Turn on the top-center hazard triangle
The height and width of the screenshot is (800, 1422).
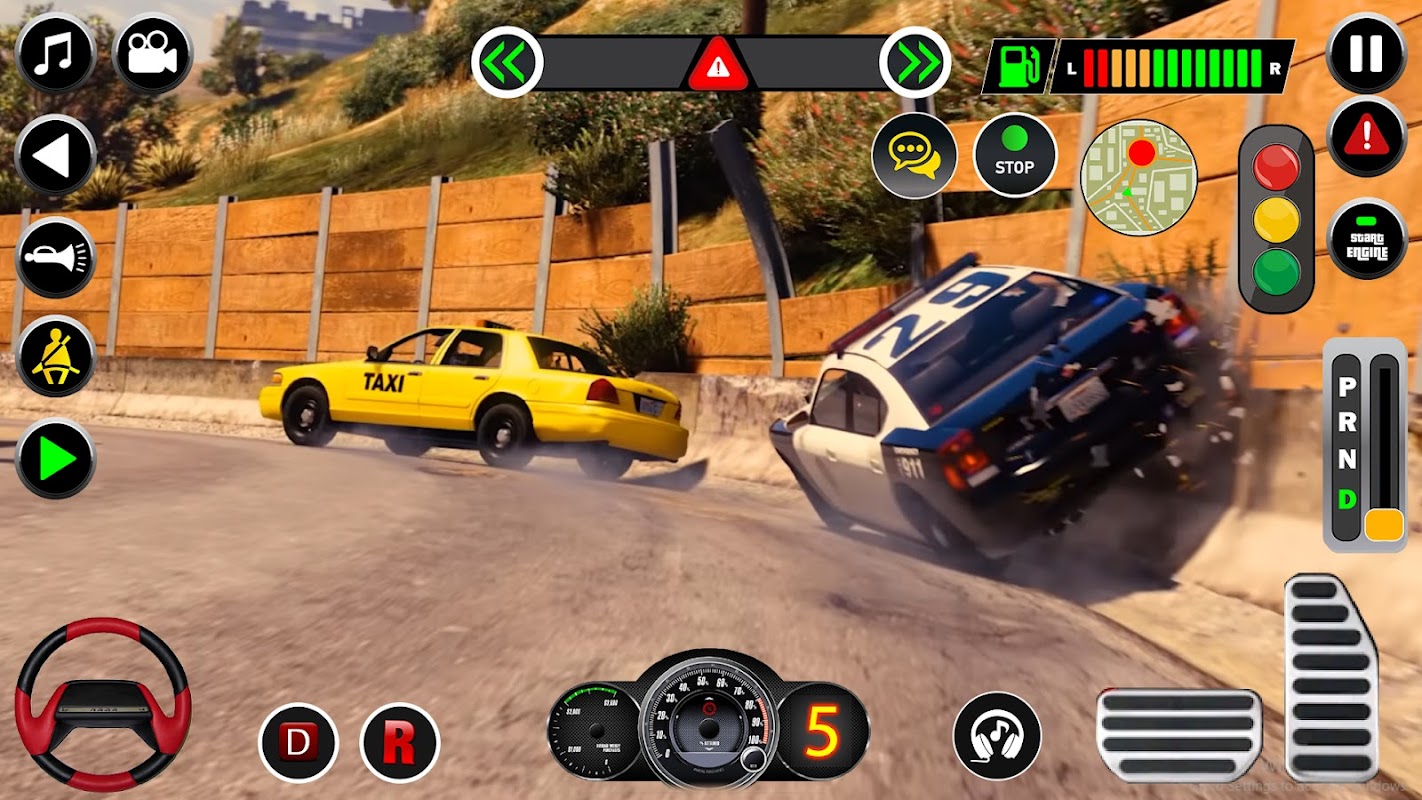coord(716,66)
